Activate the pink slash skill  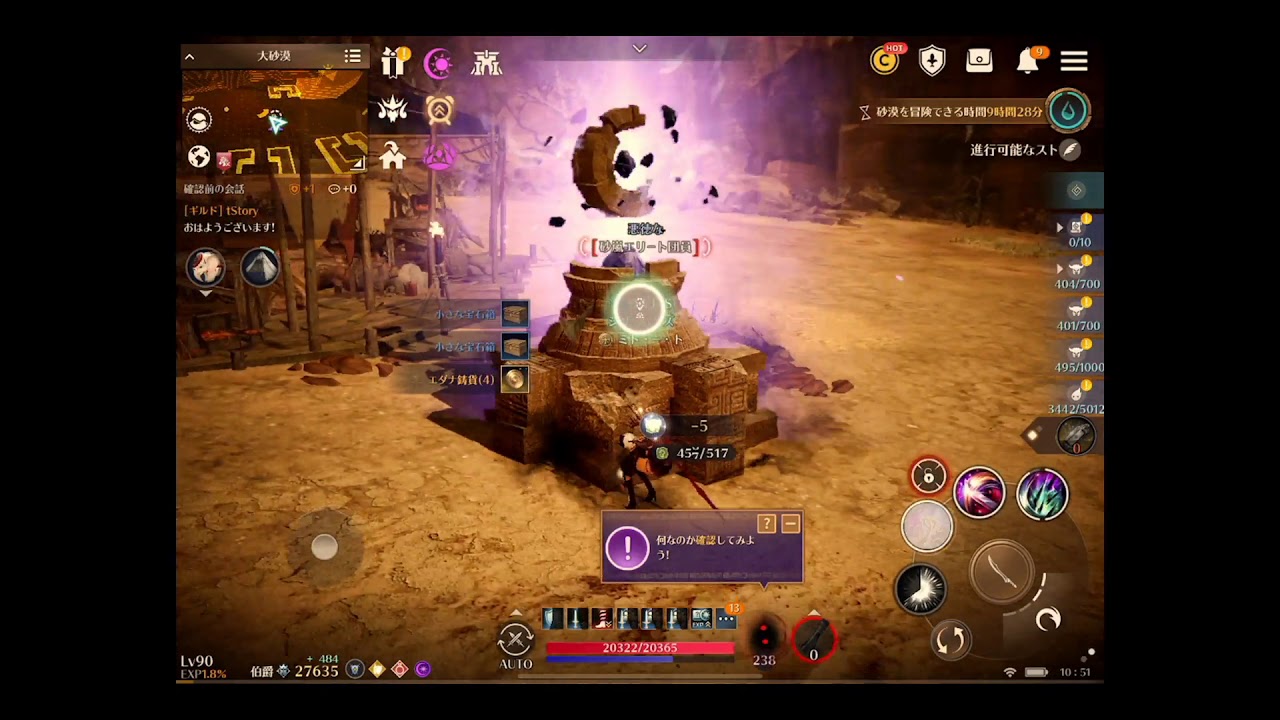click(x=979, y=493)
